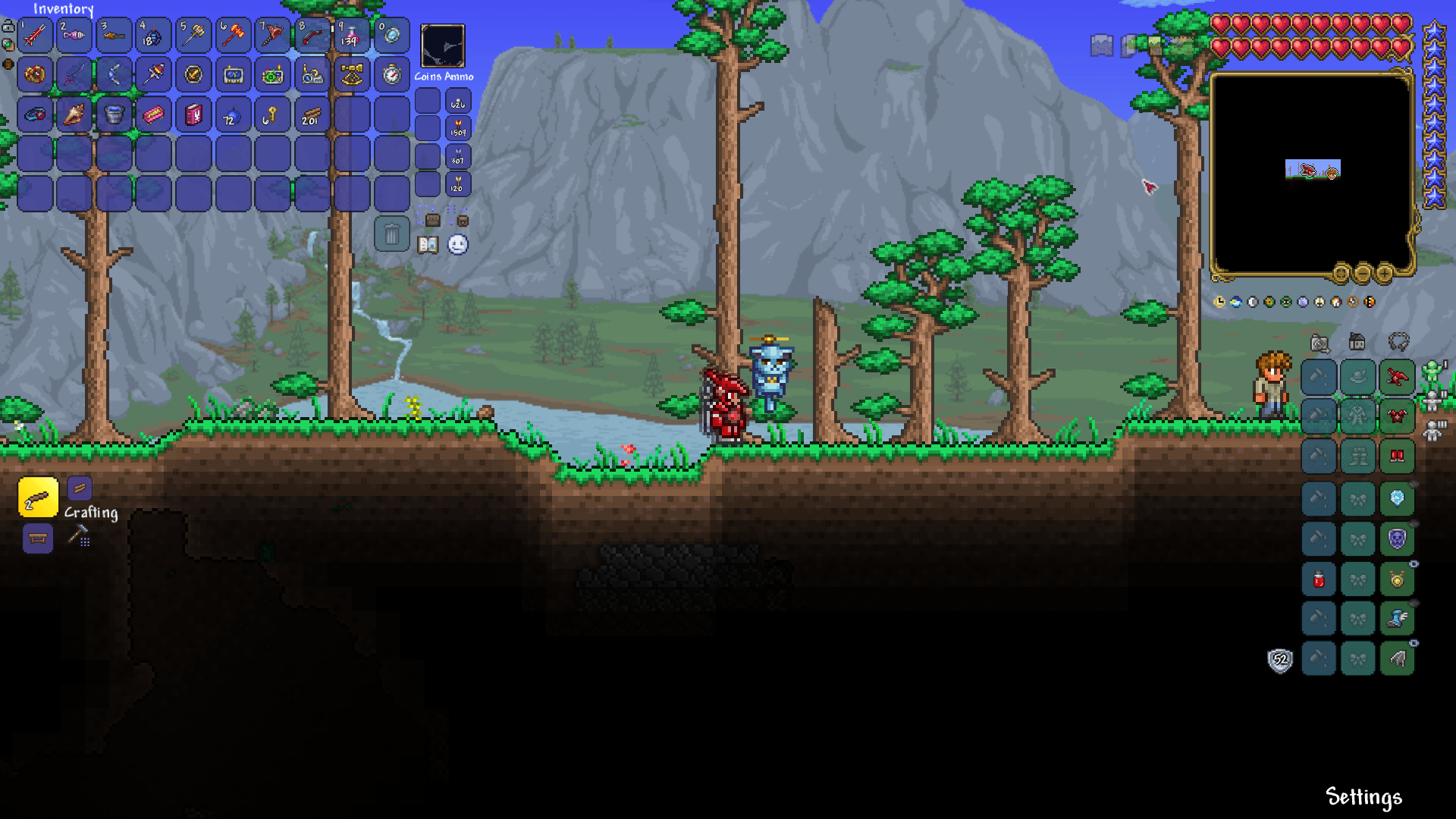Image resolution: width=1456 pixels, height=819 pixels.
Task: Click the grenade stack in hotbar slot 4
Action: point(153,35)
